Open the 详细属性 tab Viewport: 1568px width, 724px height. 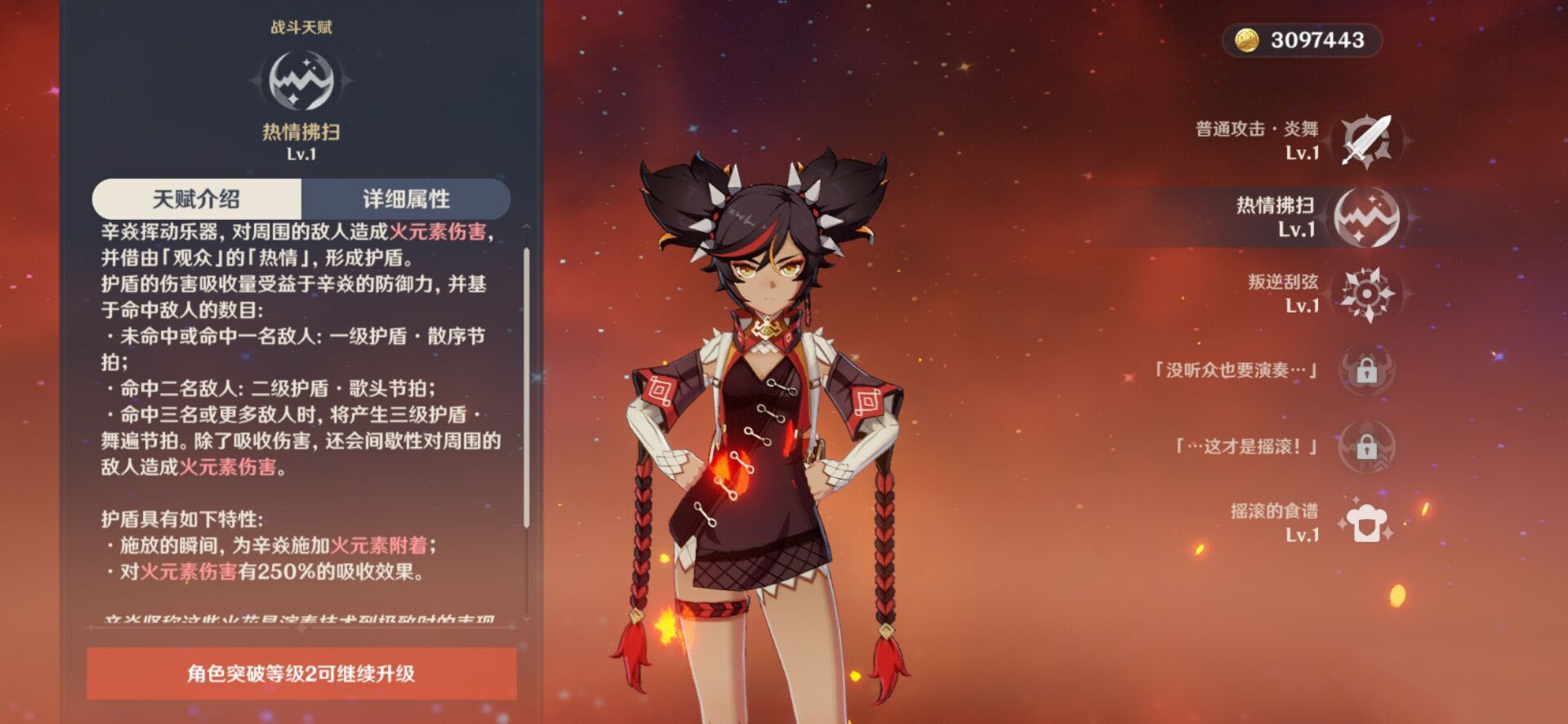pyautogui.click(x=406, y=199)
